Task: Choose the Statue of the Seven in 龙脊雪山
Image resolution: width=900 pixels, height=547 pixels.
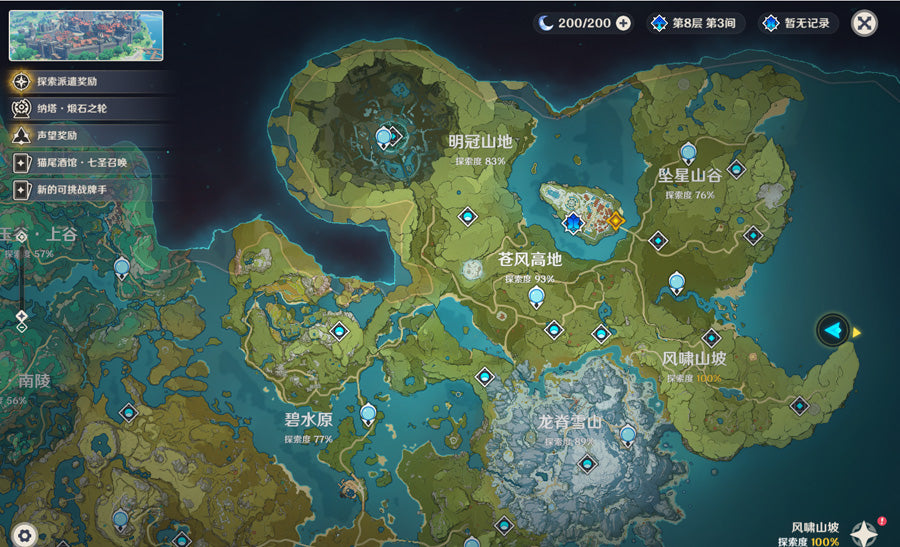Action: click(x=628, y=434)
